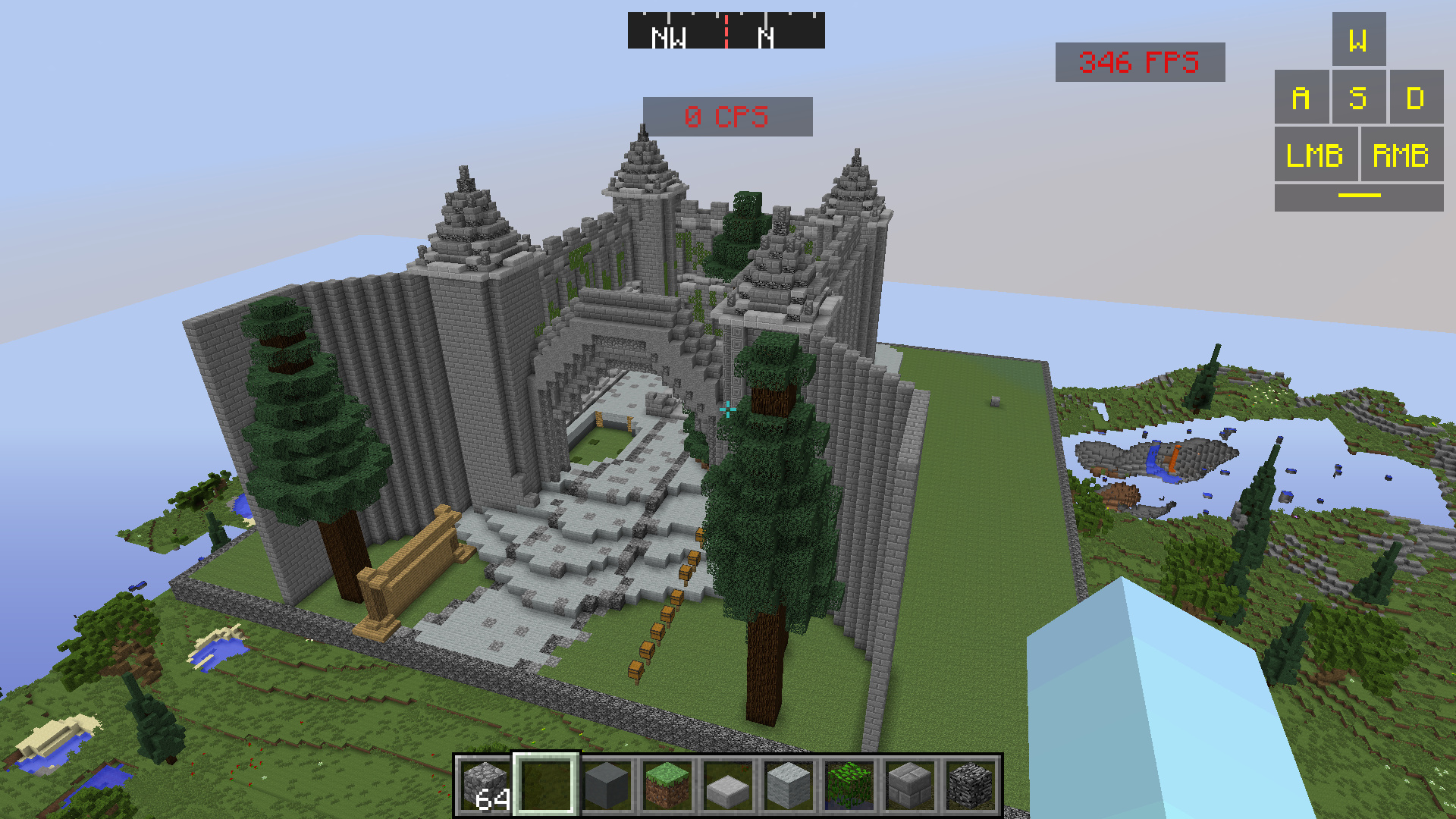
Task: Switch to the smooth stone block slot
Action: 789,786
